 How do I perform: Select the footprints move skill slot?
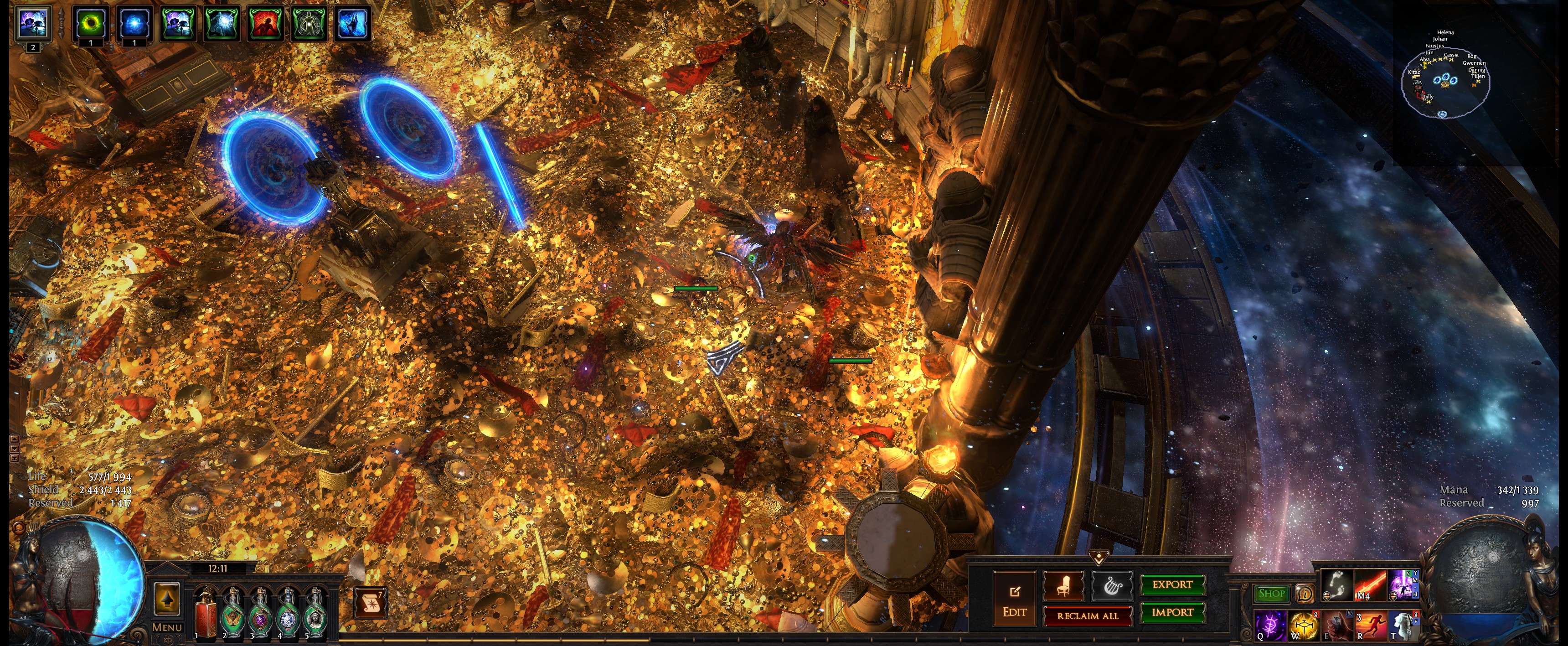point(1337,584)
